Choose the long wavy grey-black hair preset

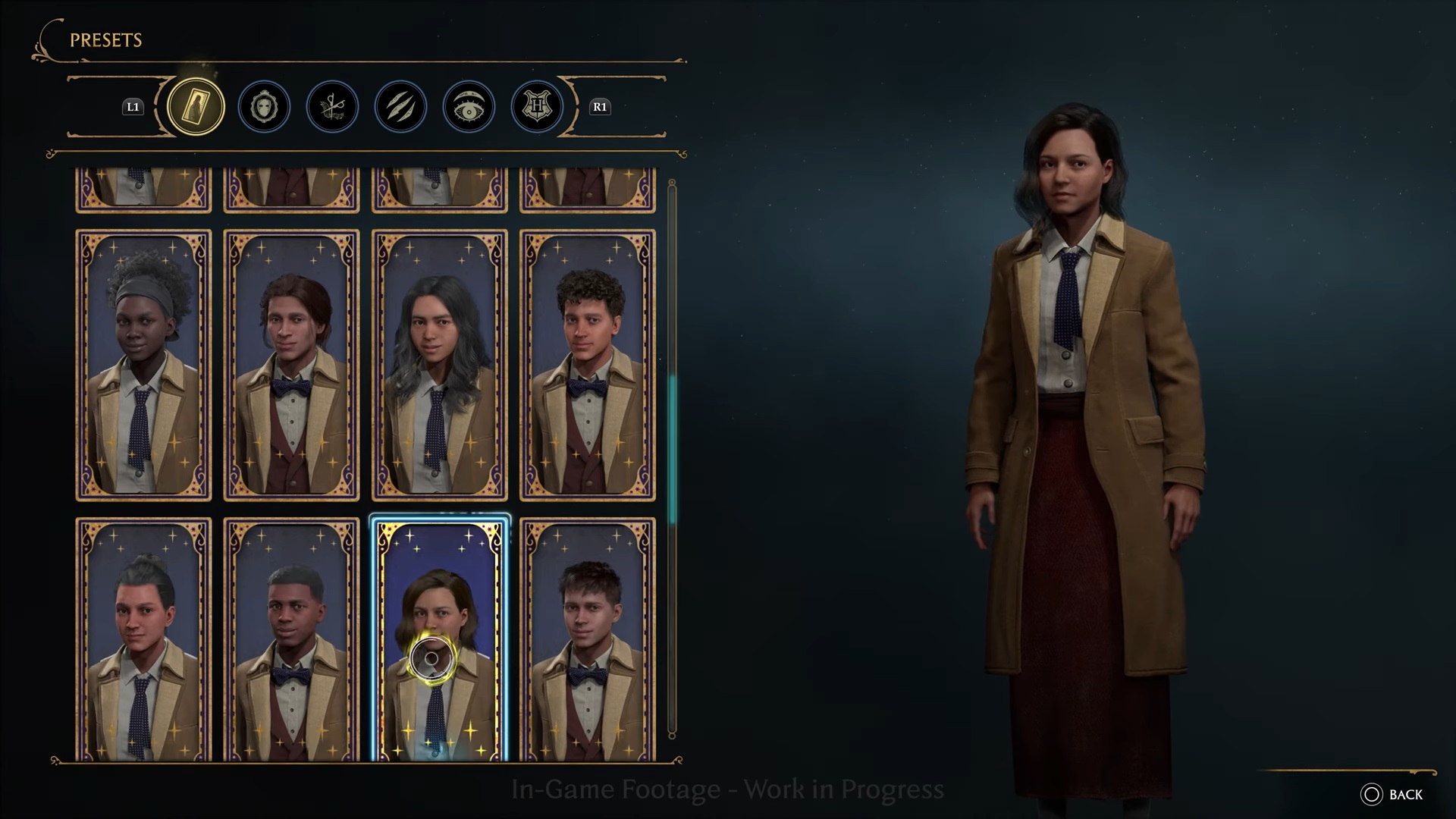(439, 365)
